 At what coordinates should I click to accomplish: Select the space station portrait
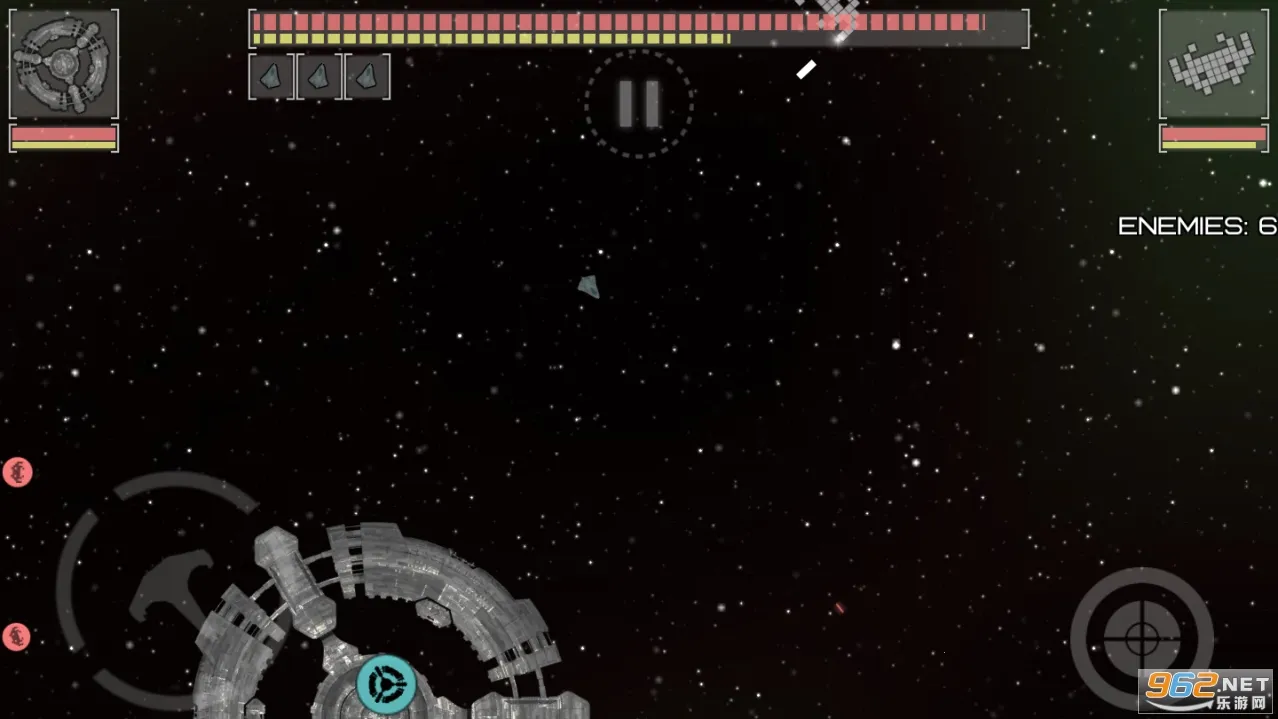point(64,64)
